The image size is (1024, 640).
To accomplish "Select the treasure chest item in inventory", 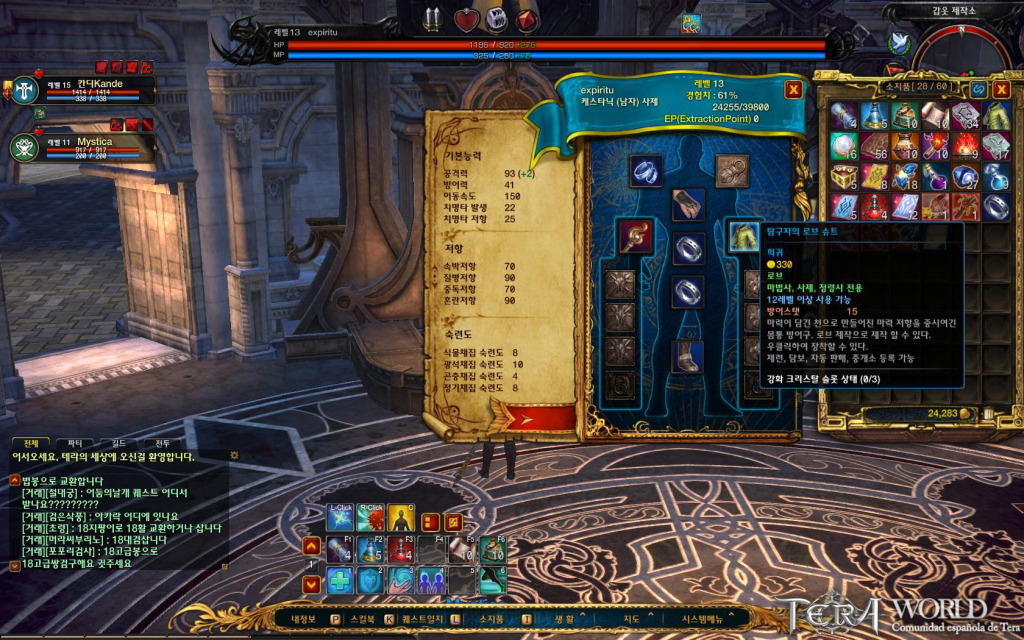I will [844, 178].
